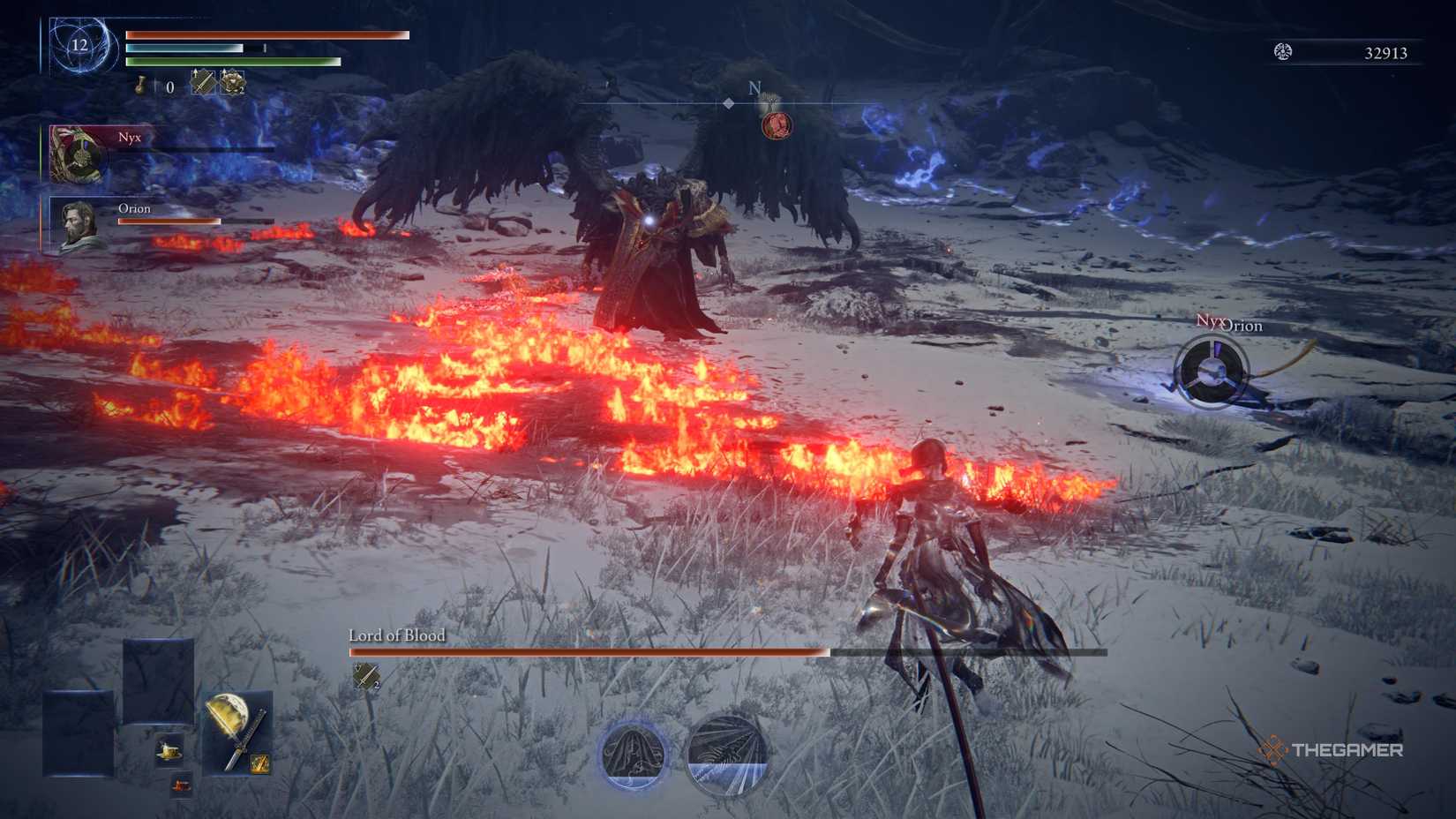The width and height of the screenshot is (1456, 819).
Task: Click the Ash of War icon on the weapon slot
Action: (260, 764)
